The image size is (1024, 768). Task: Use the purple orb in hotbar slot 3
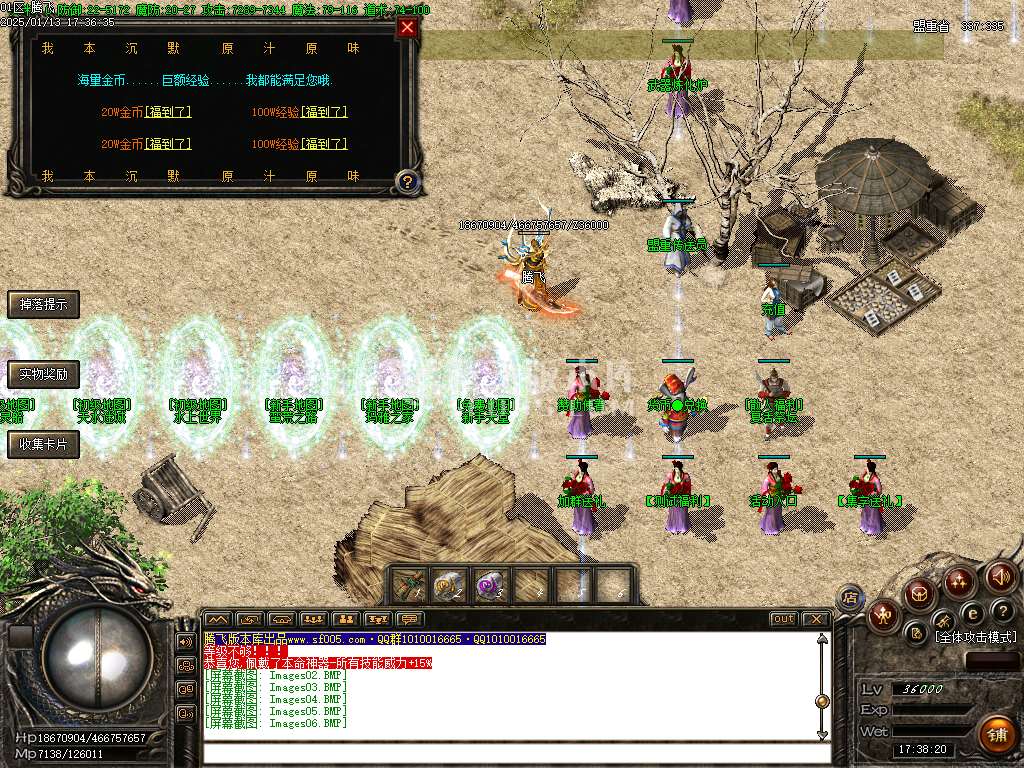click(489, 585)
